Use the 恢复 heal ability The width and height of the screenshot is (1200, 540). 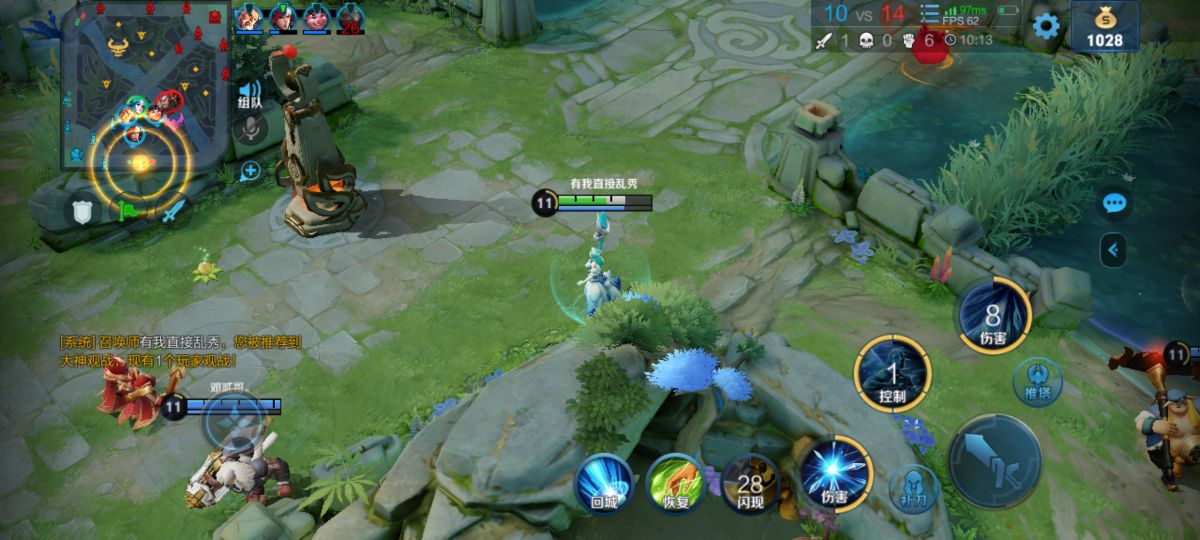[x=674, y=483]
